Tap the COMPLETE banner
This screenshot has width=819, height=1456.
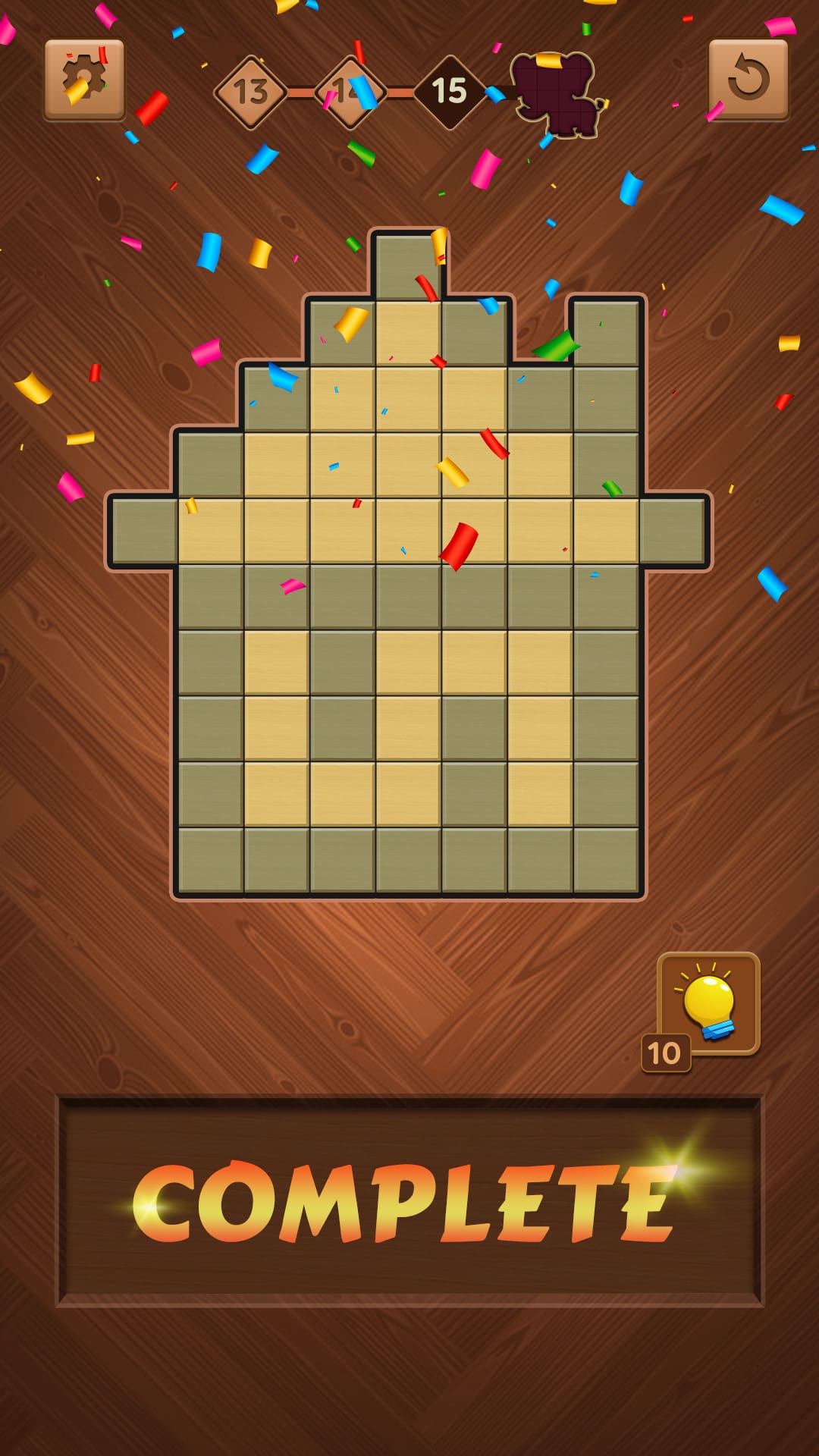(x=409, y=1200)
